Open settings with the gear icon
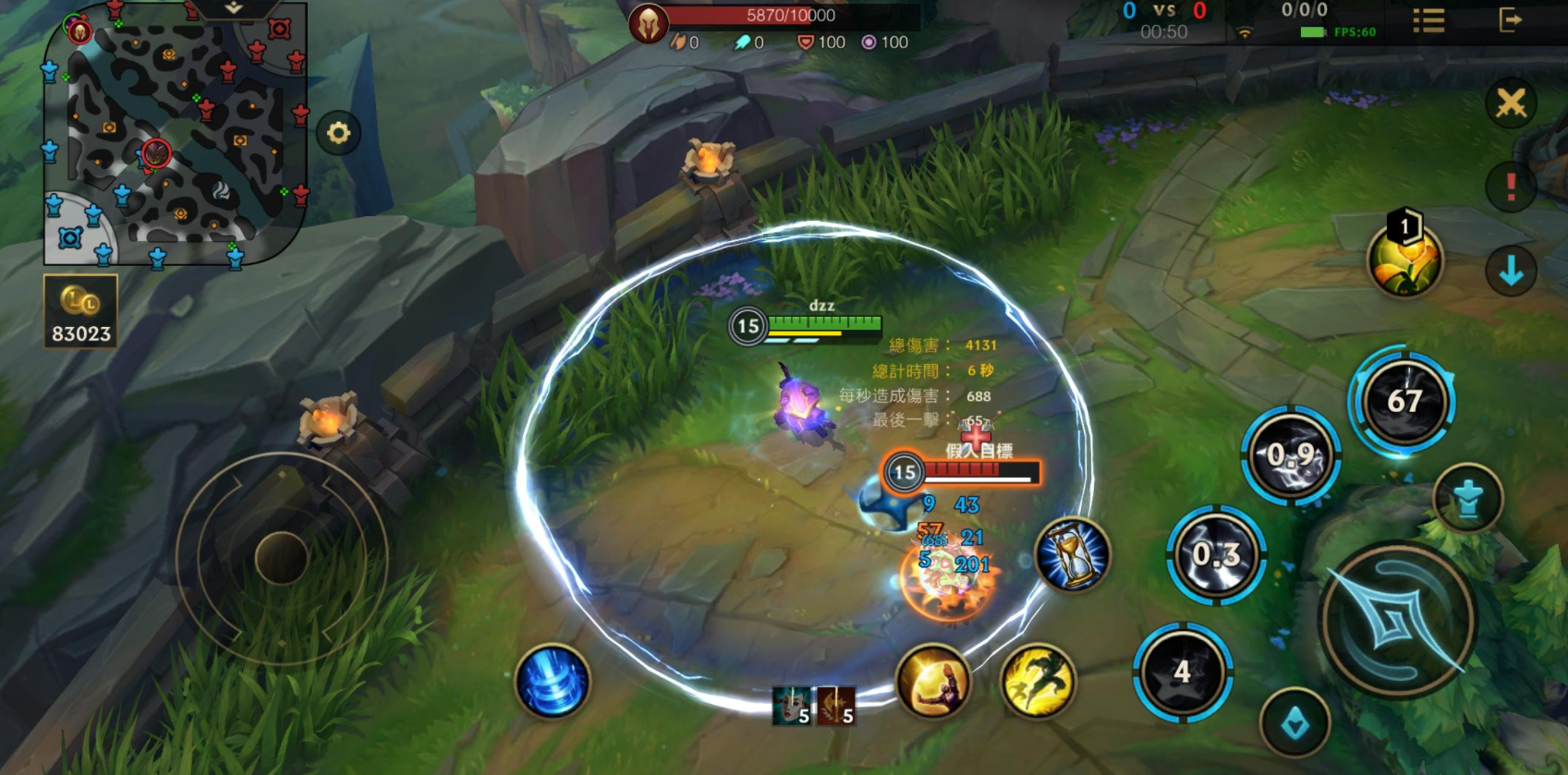This screenshot has height=775, width=1568. 338,133
